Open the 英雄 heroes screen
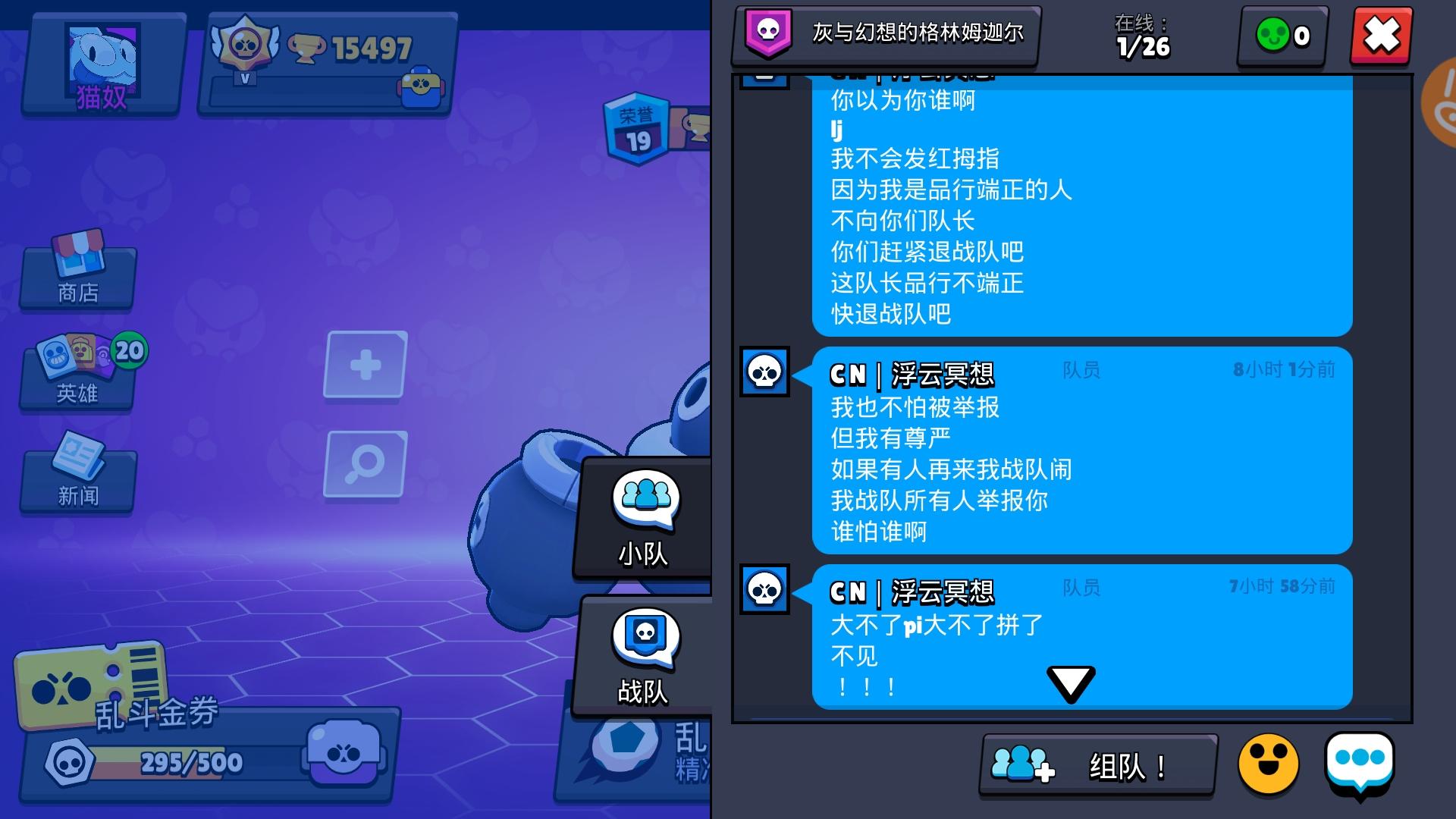Viewport: 1456px width, 819px height. tap(76, 372)
